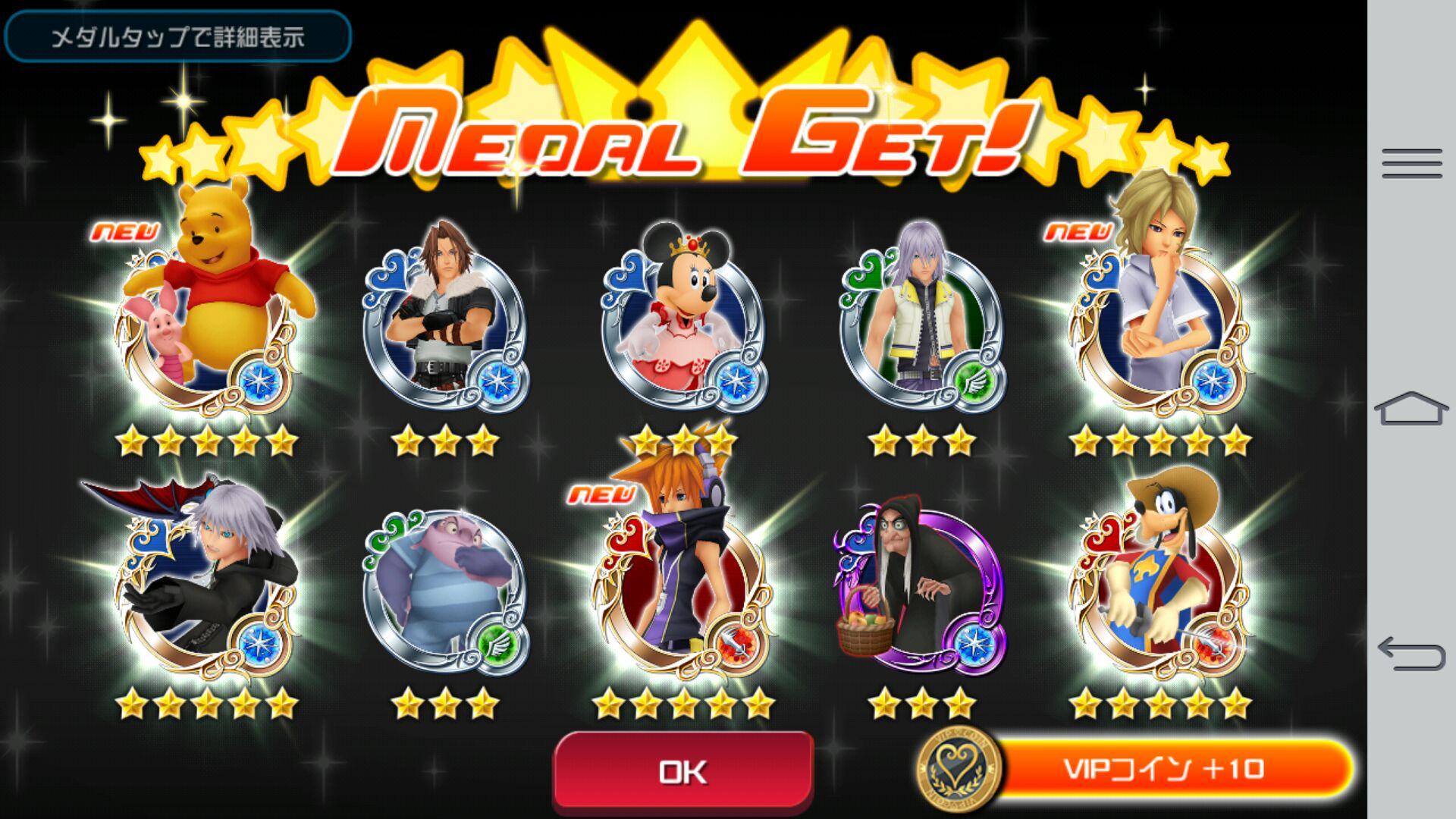Select the purple hippo-like creature medal
Viewport: 1456px width, 819px height.
[446, 588]
